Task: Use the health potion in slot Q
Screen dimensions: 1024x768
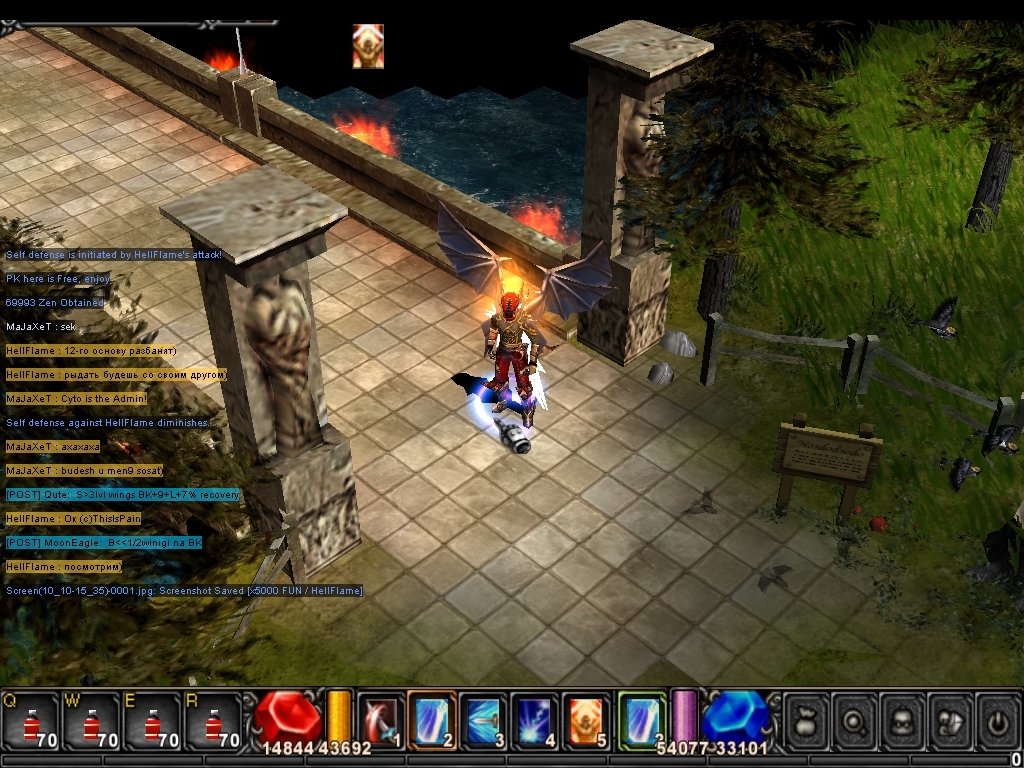Action: [30, 720]
